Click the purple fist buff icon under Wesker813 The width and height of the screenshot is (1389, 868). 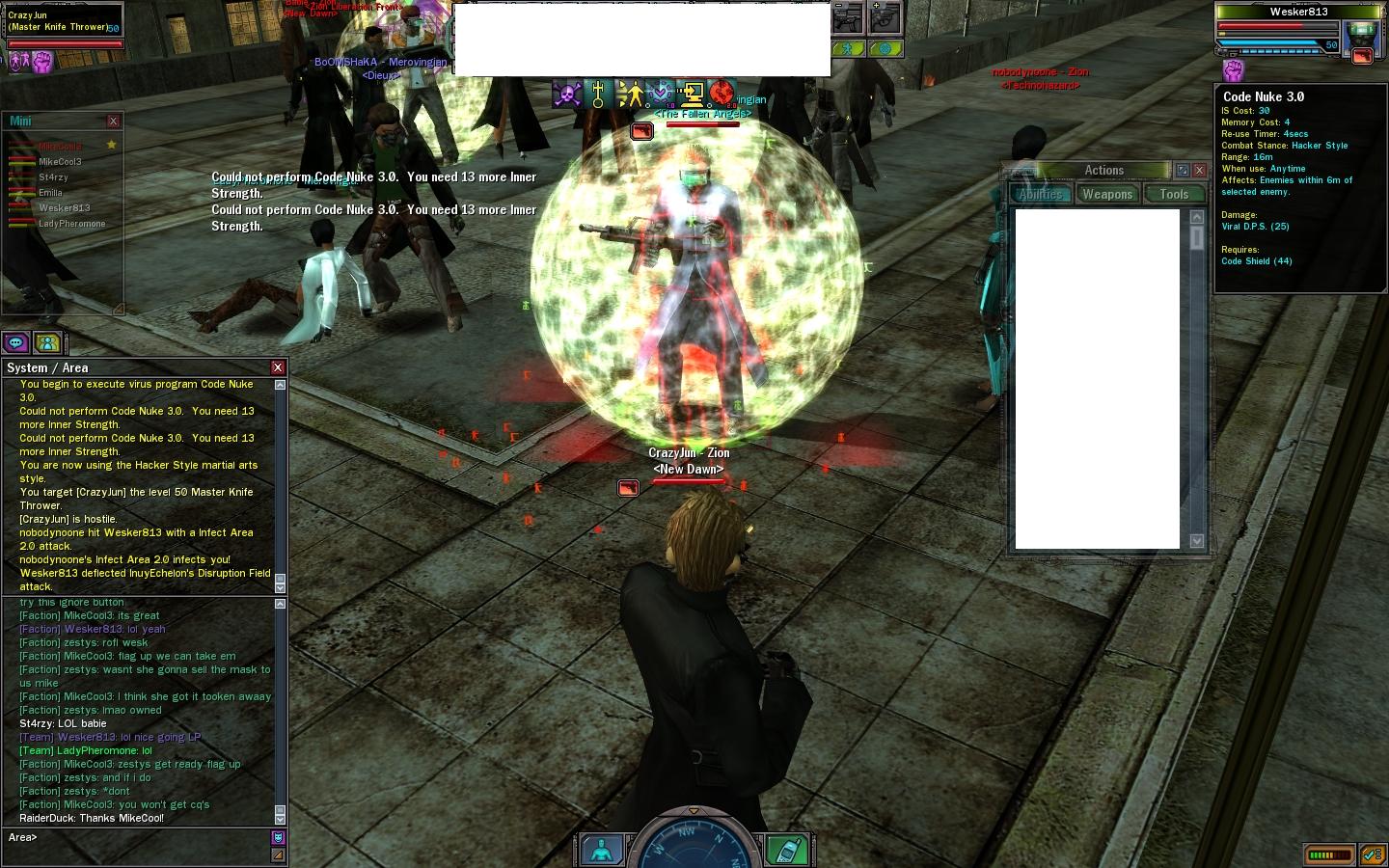[1233, 70]
